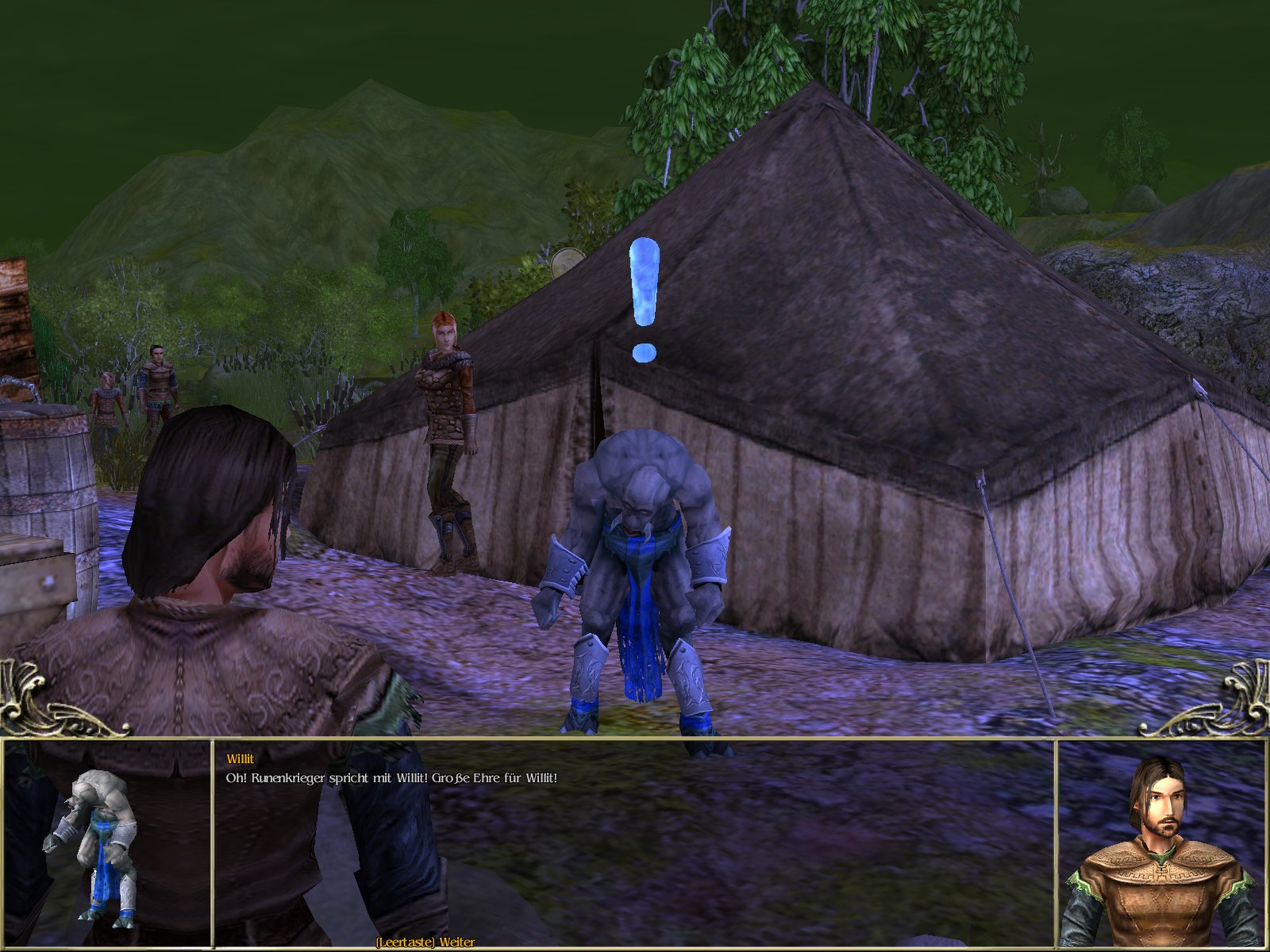Screen dimensions: 1270x952
Task: Continue the dialogue with the Weiter prompt
Action: (x=425, y=942)
